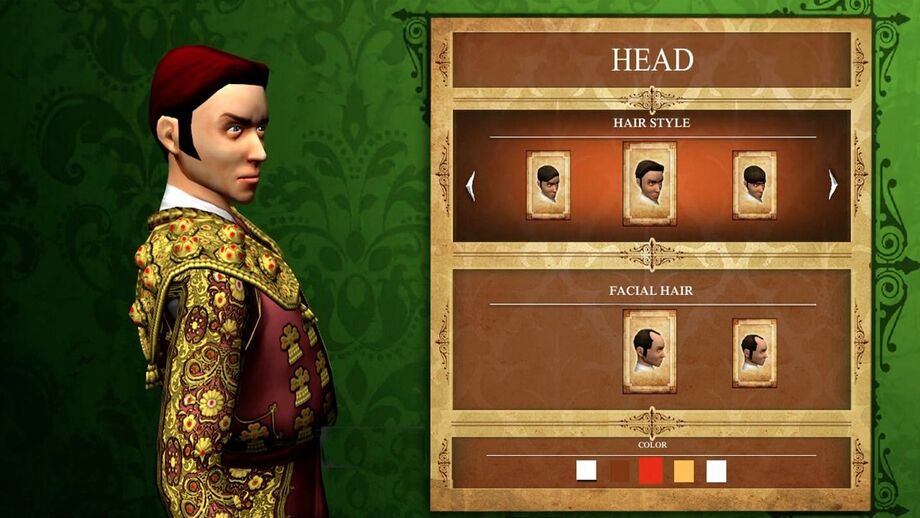The image size is (920, 518).
Task: Select the large center hair style portrait
Action: [x=650, y=183]
